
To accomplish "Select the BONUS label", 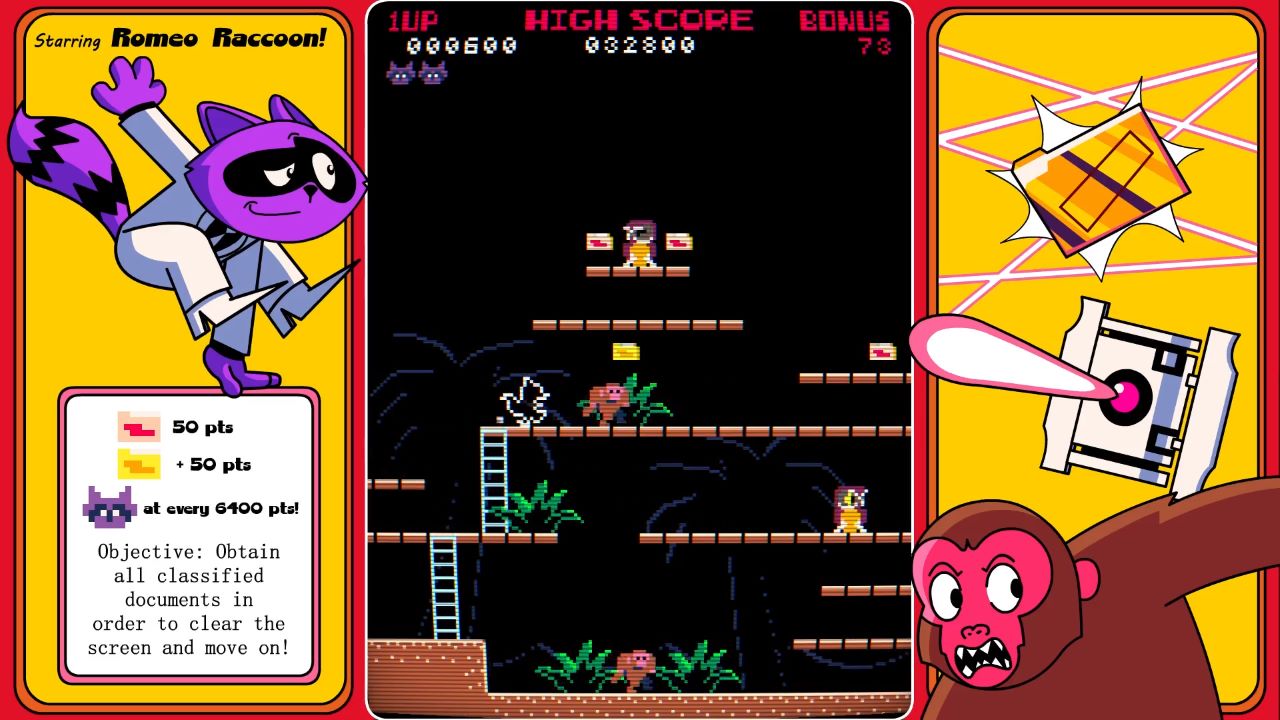I will tap(840, 18).
